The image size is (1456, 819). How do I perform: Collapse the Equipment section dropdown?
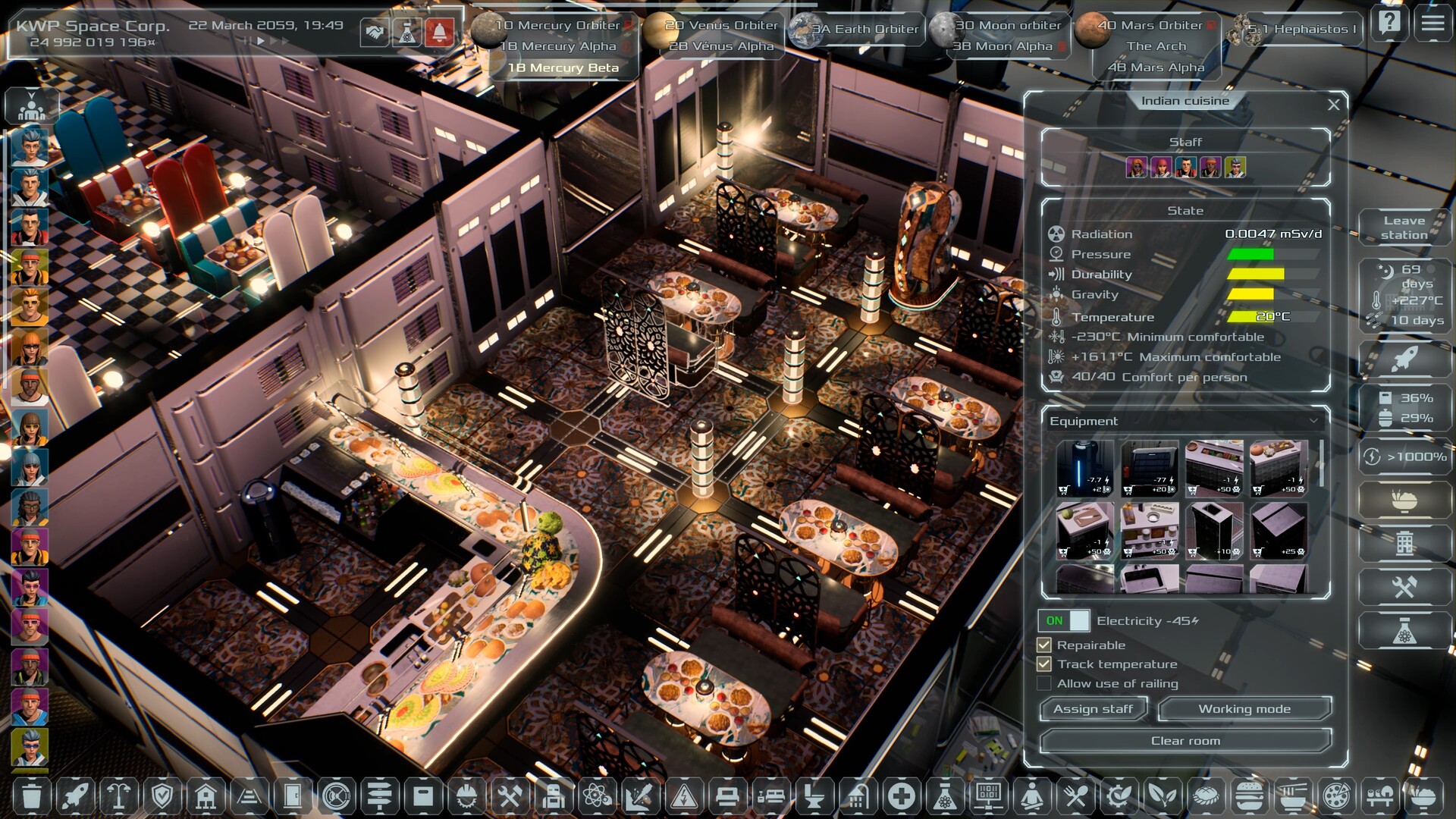pos(1313,421)
